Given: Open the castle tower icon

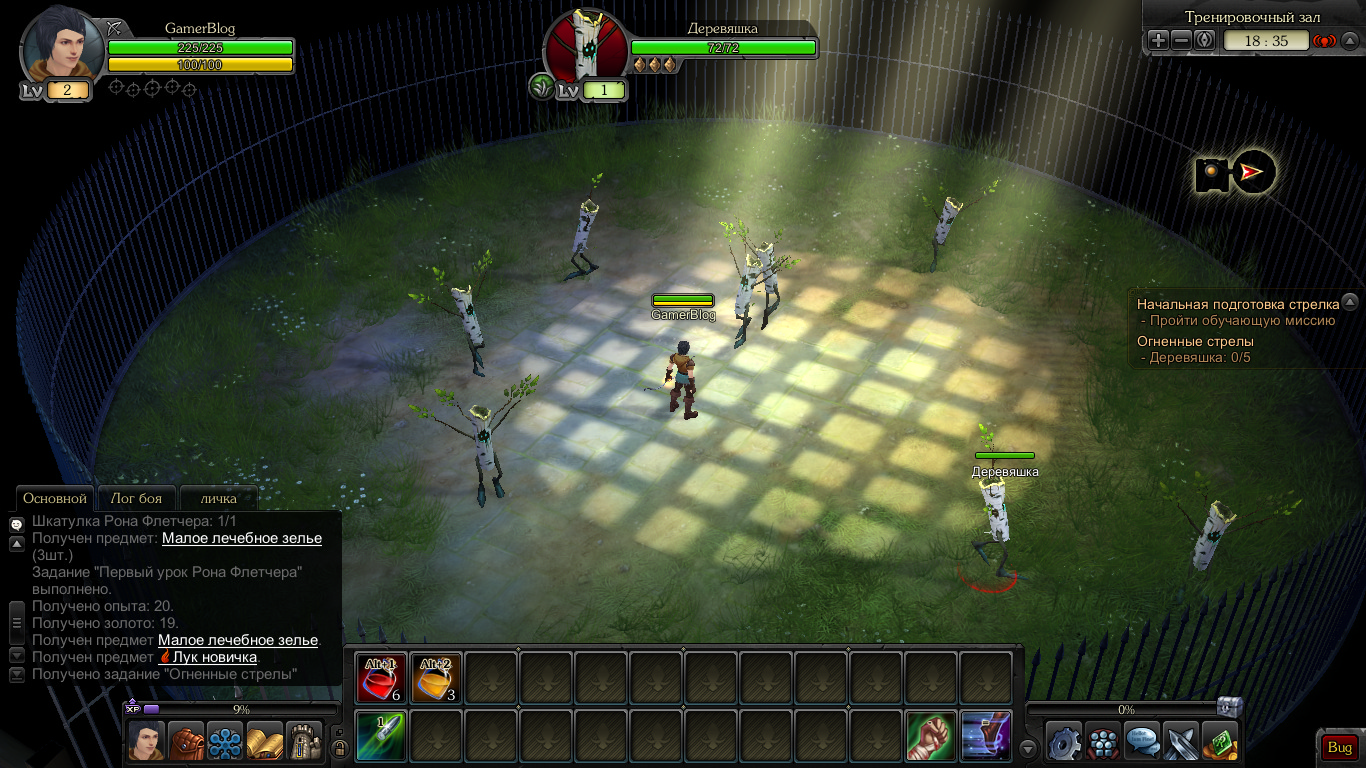Looking at the screenshot, I should (304, 741).
